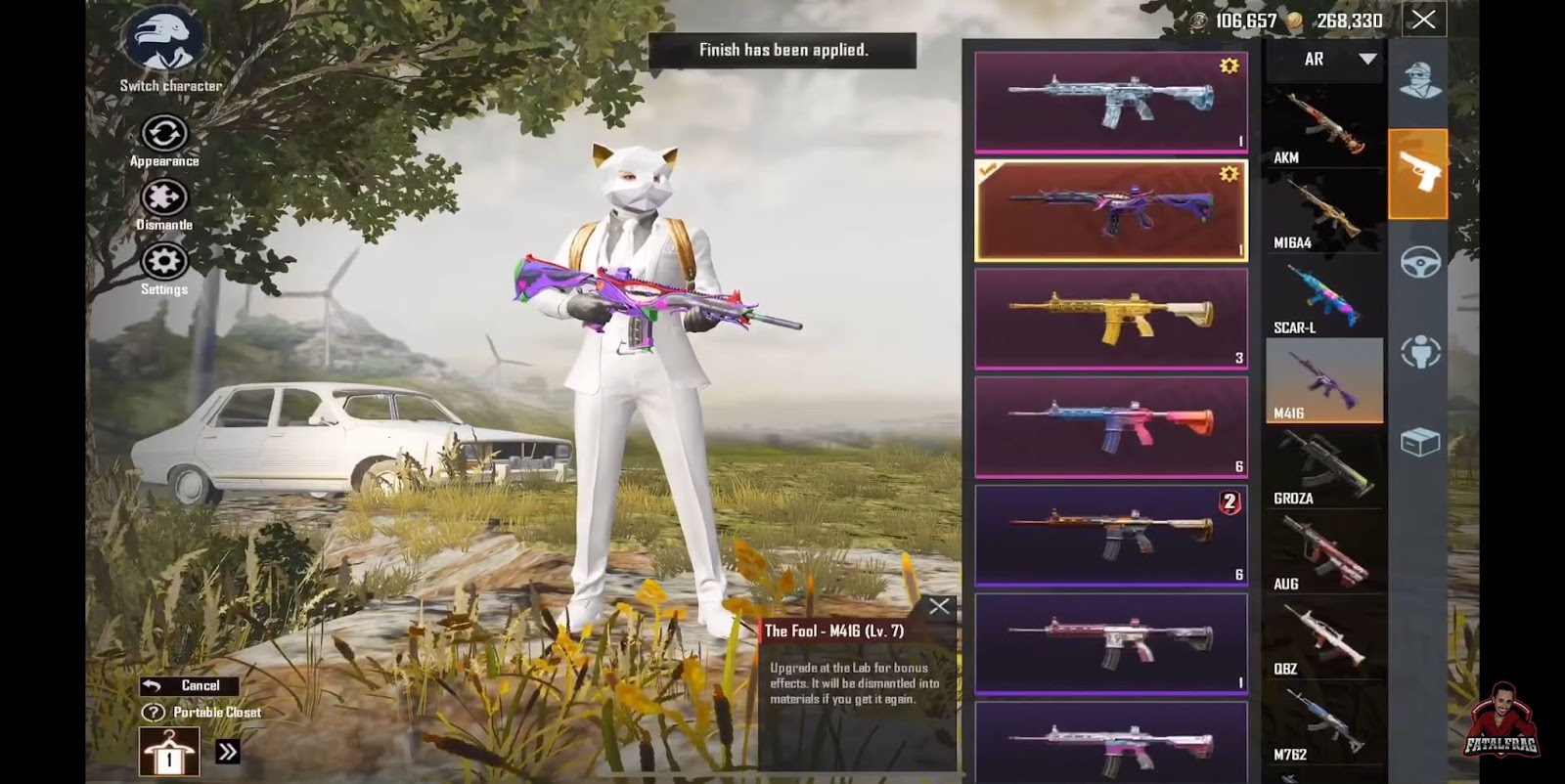Open Switch character menu

163,44
